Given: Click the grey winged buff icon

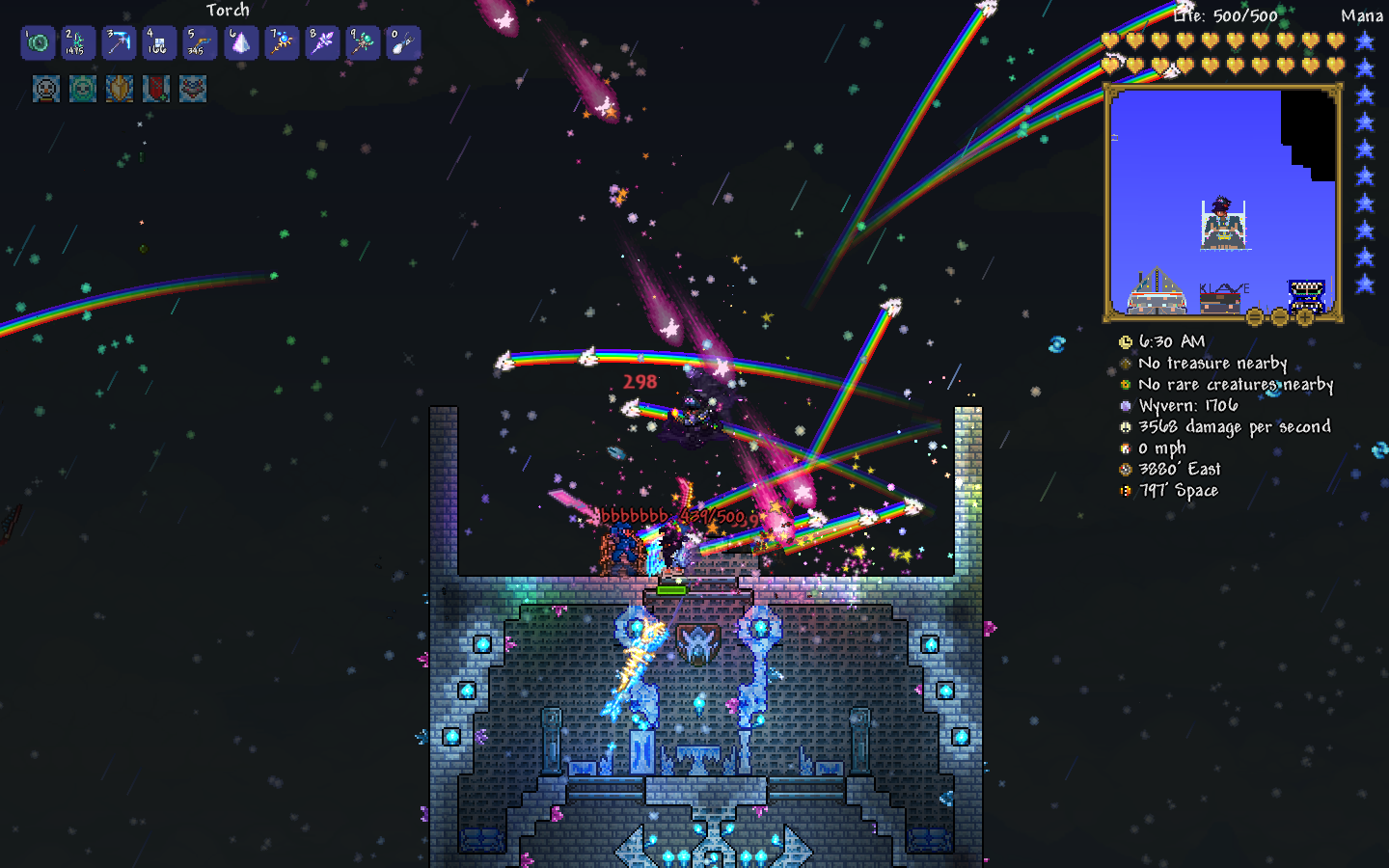Looking at the screenshot, I should tap(193, 89).
